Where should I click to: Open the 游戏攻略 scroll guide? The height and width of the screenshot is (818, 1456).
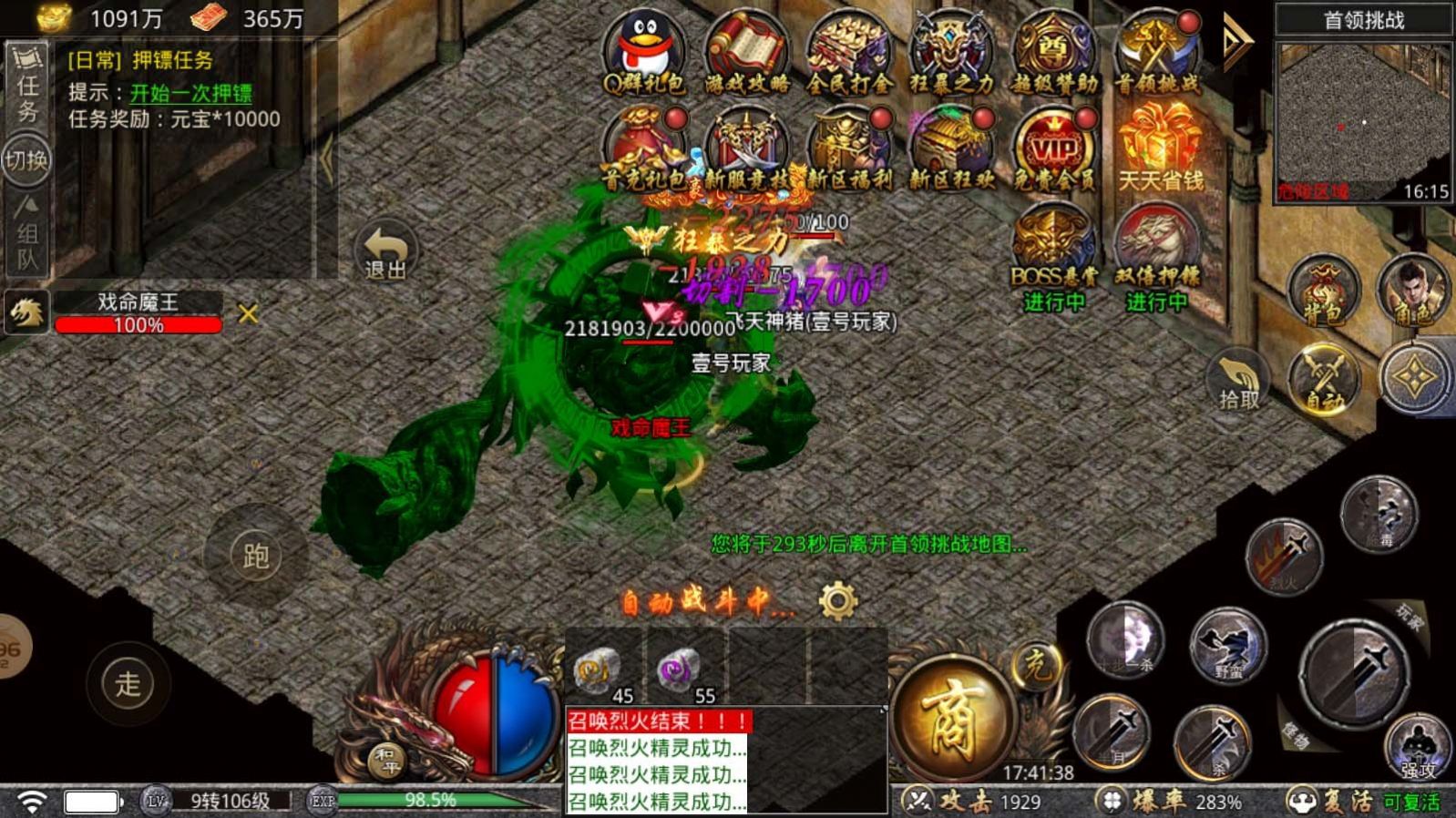pos(747,54)
